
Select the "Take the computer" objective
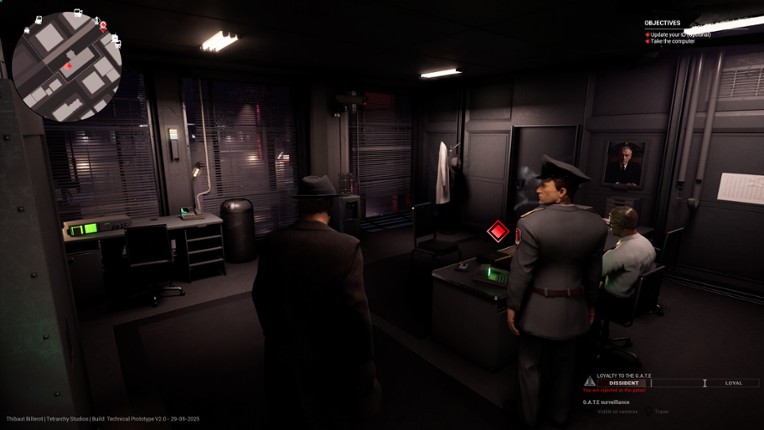click(672, 41)
